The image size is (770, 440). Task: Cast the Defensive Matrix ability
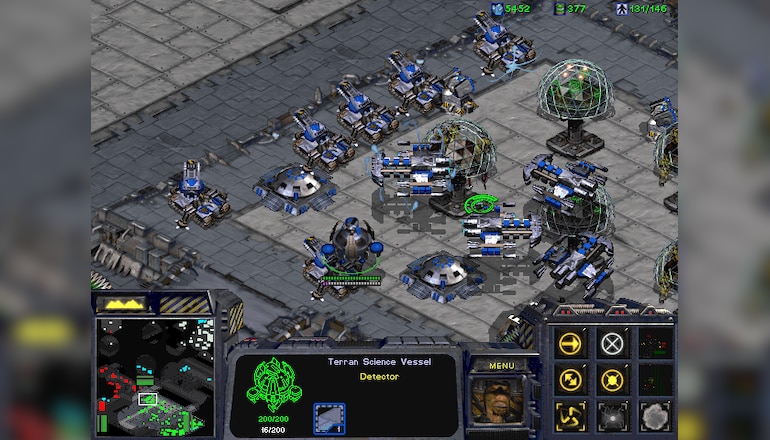pos(571,415)
